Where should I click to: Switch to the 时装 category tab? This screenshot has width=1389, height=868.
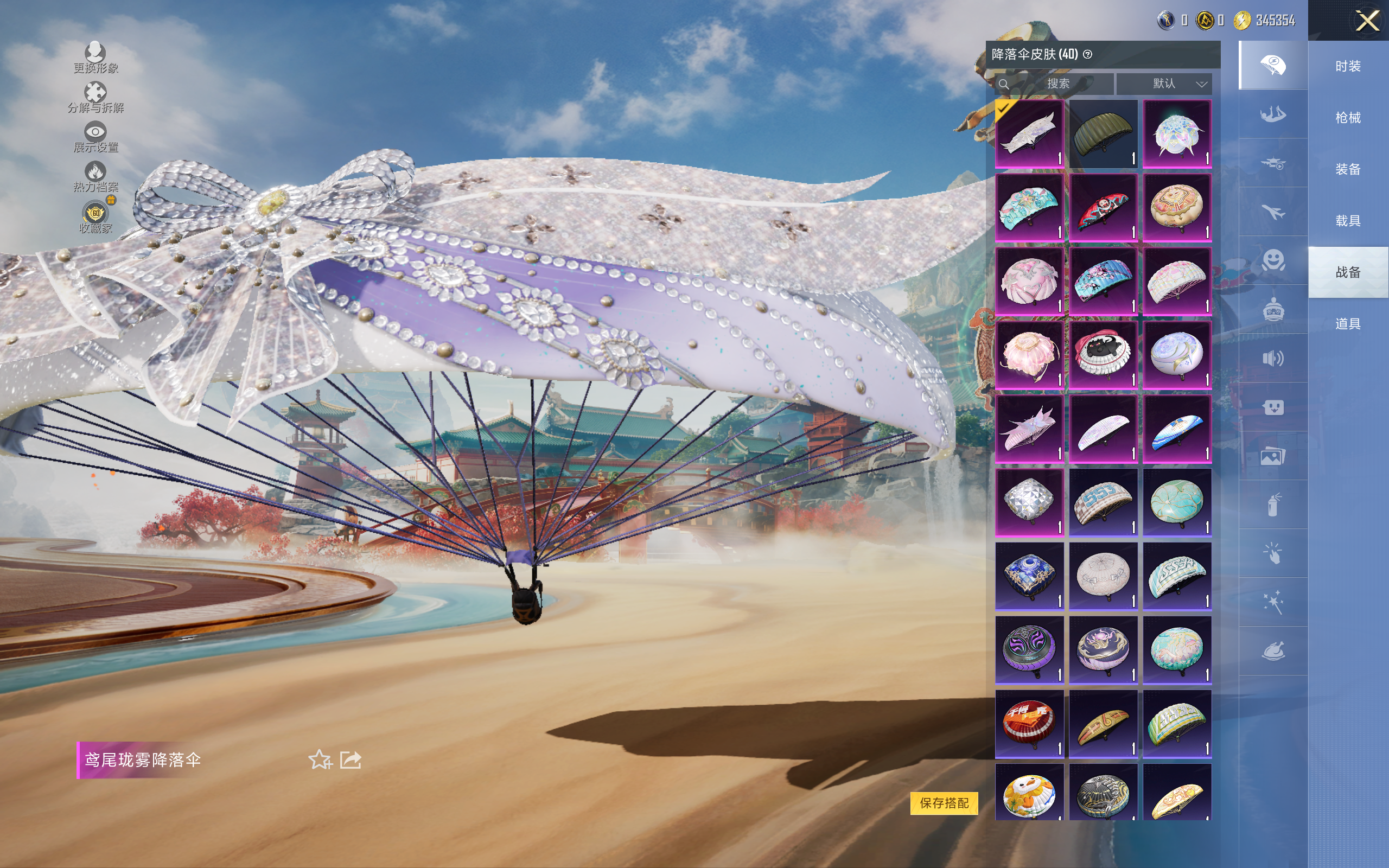click(1348, 67)
